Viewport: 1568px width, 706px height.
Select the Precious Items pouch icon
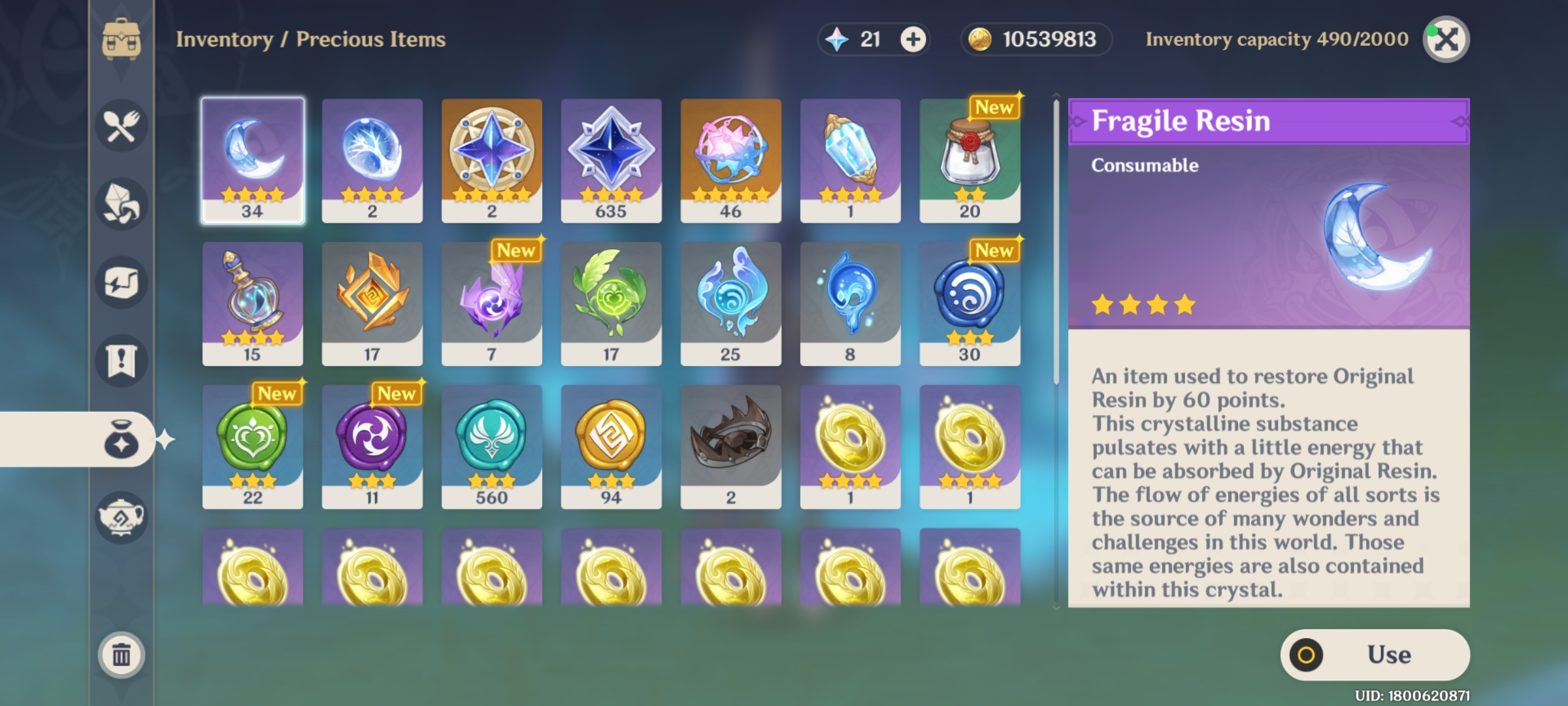(121, 439)
